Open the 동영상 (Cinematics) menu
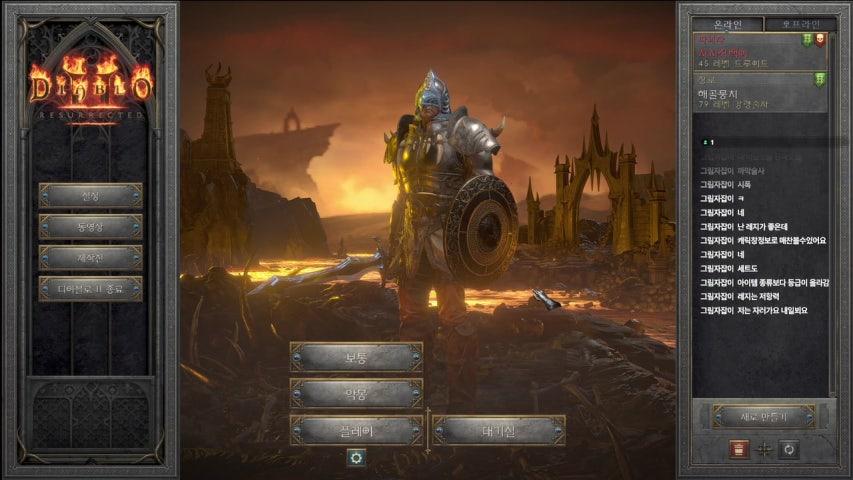The height and width of the screenshot is (480, 853). pos(90,227)
